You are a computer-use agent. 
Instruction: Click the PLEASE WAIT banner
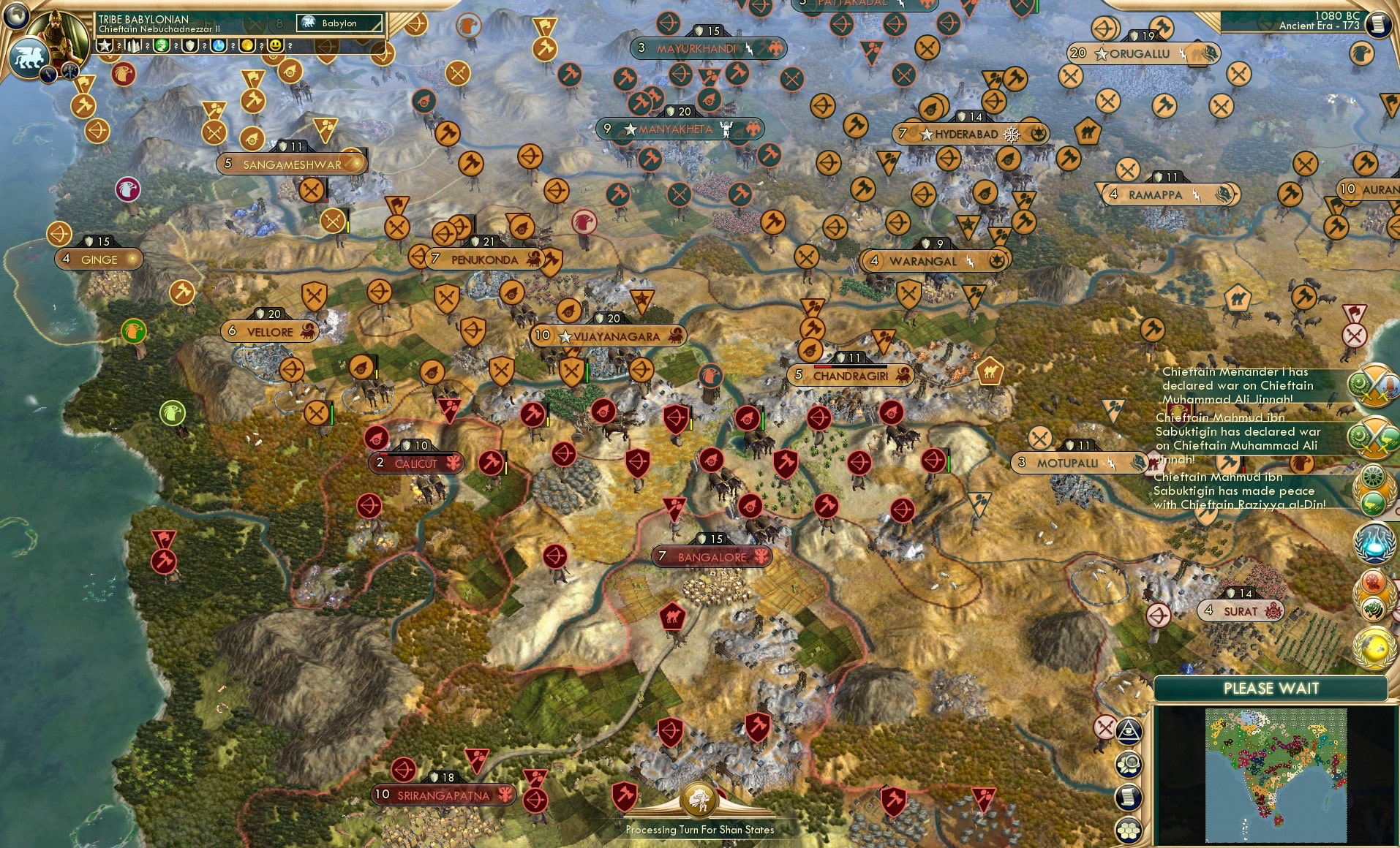[1271, 688]
